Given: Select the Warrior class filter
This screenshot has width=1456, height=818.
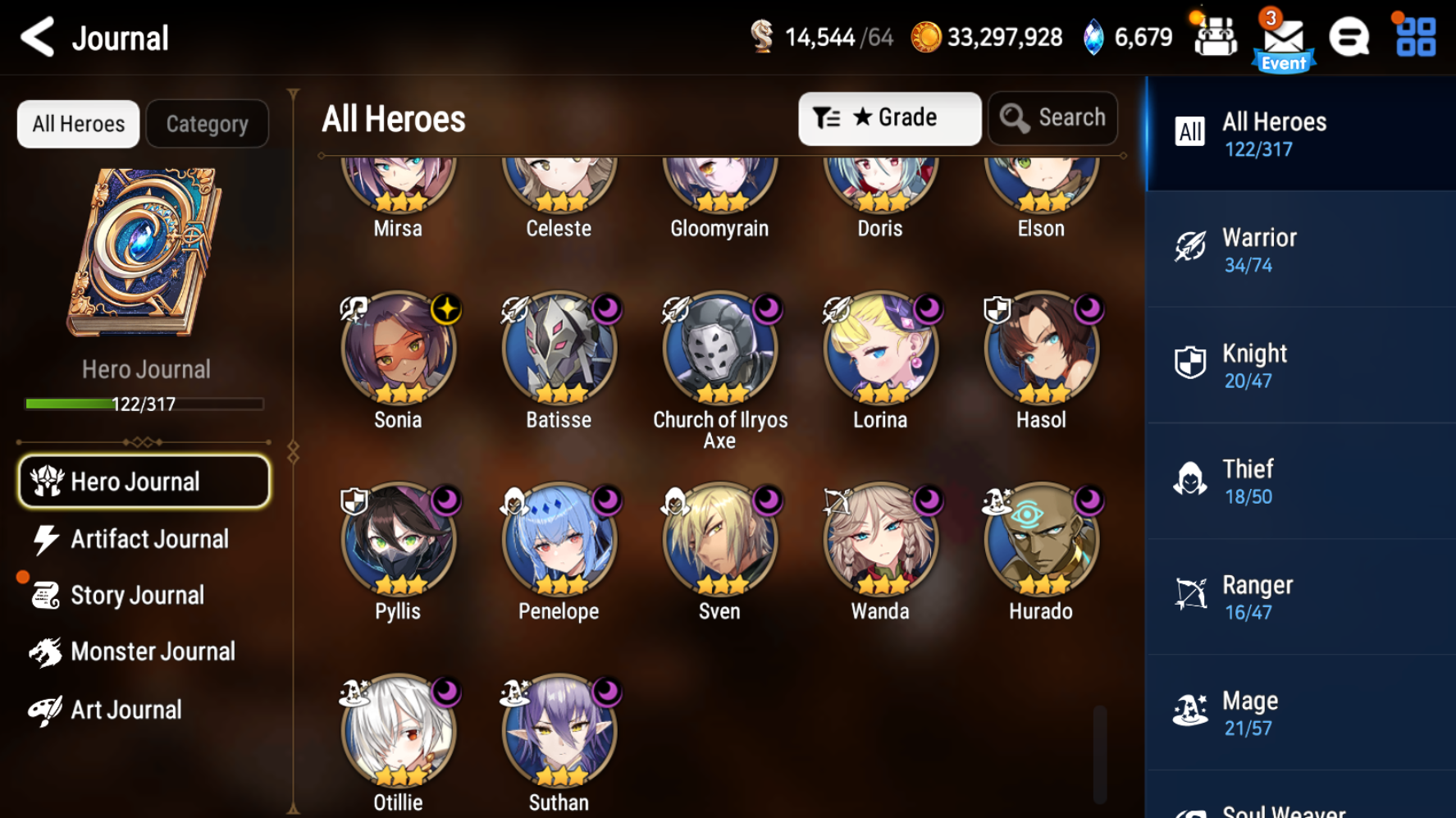Looking at the screenshot, I should point(1300,249).
